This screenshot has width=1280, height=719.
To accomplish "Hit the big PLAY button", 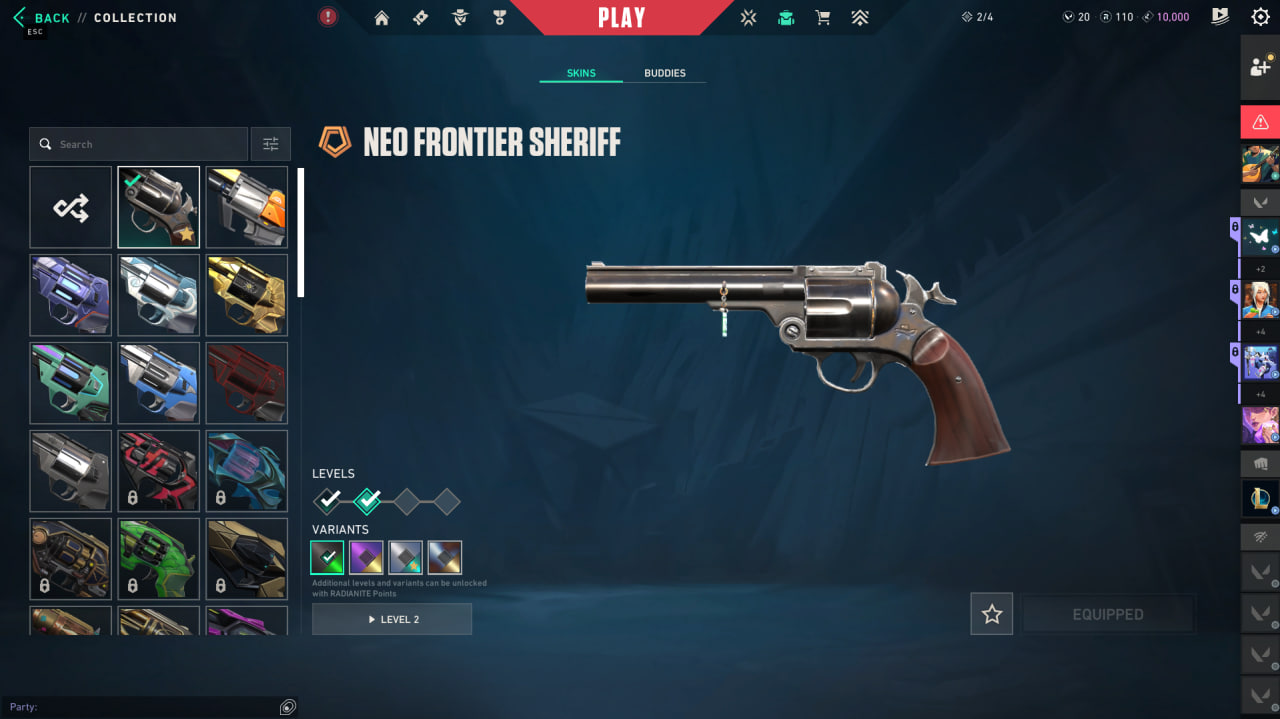I will point(621,18).
